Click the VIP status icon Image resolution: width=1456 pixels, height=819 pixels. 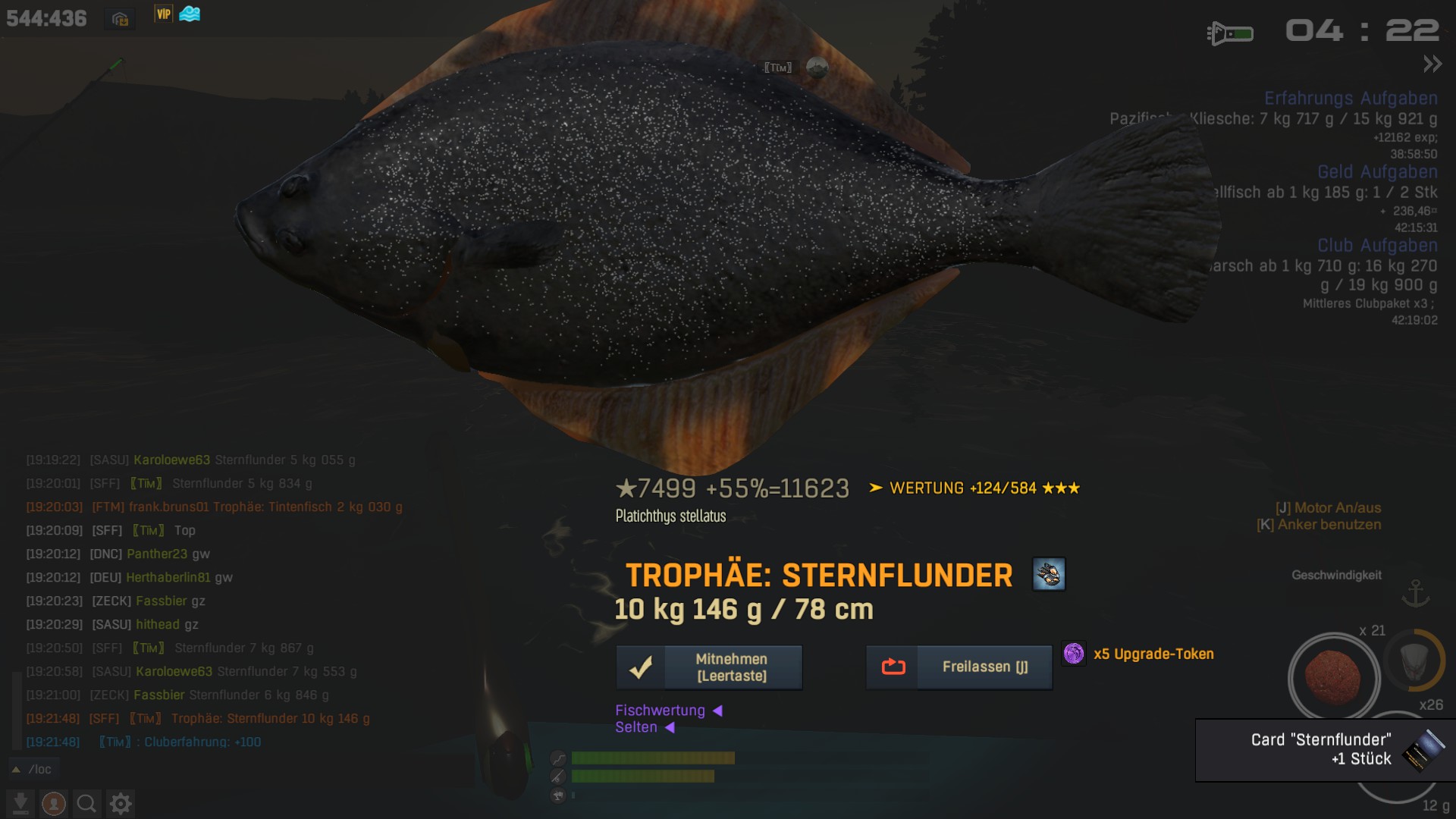[x=164, y=14]
